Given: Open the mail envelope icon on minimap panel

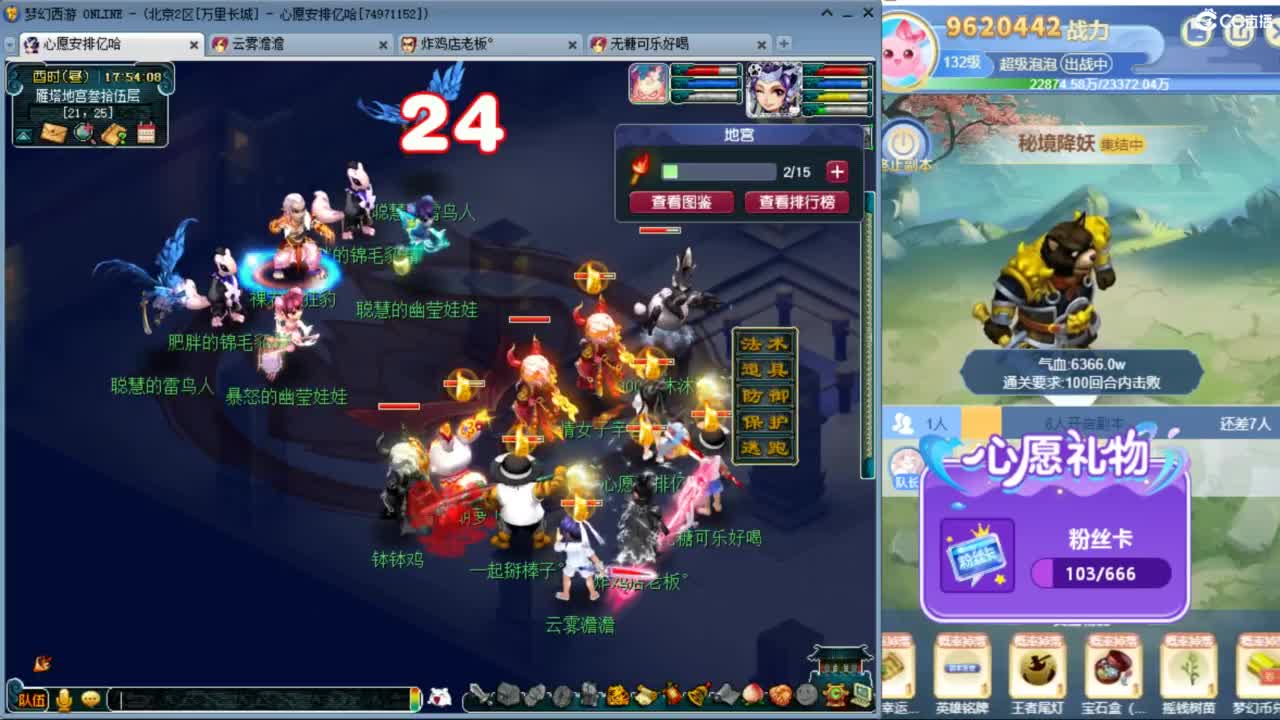Looking at the screenshot, I should 52,133.
